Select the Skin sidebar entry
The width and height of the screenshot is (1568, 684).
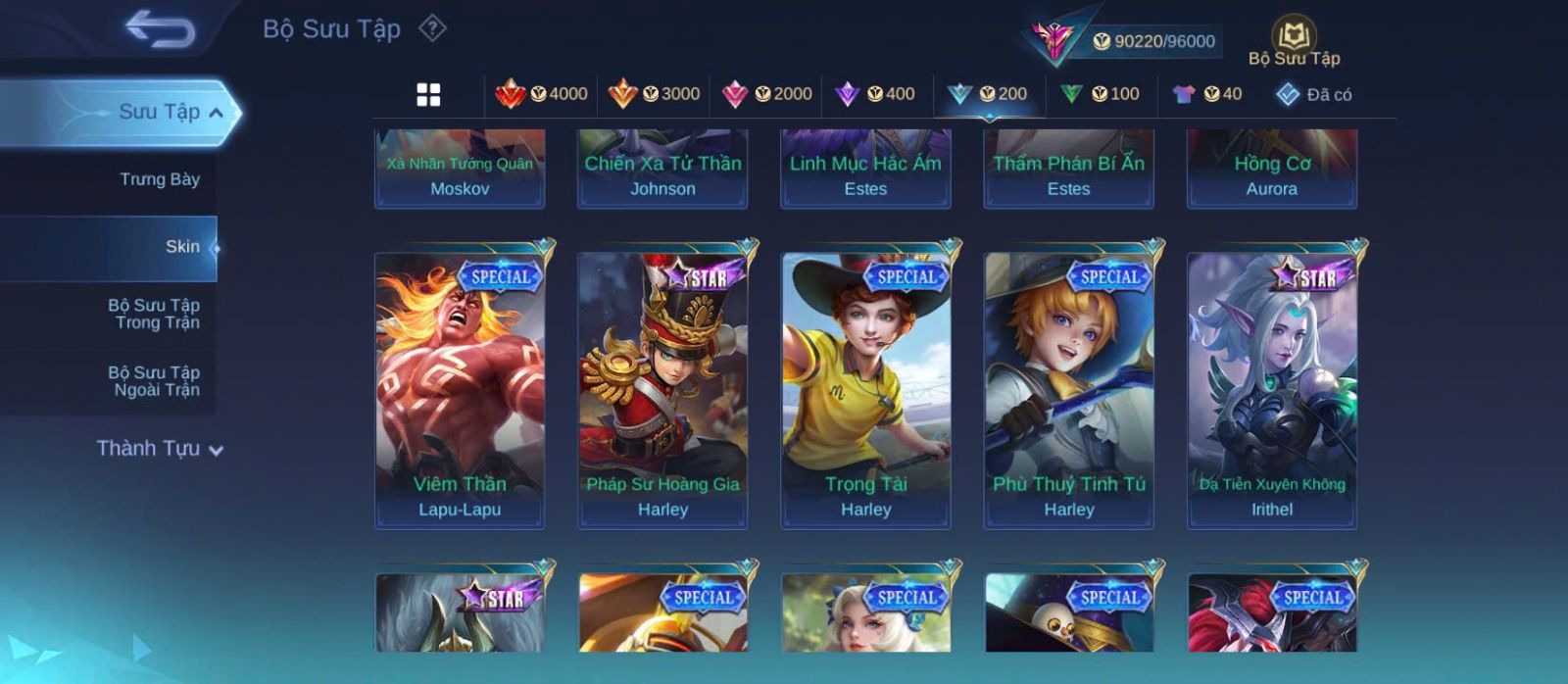(181, 247)
